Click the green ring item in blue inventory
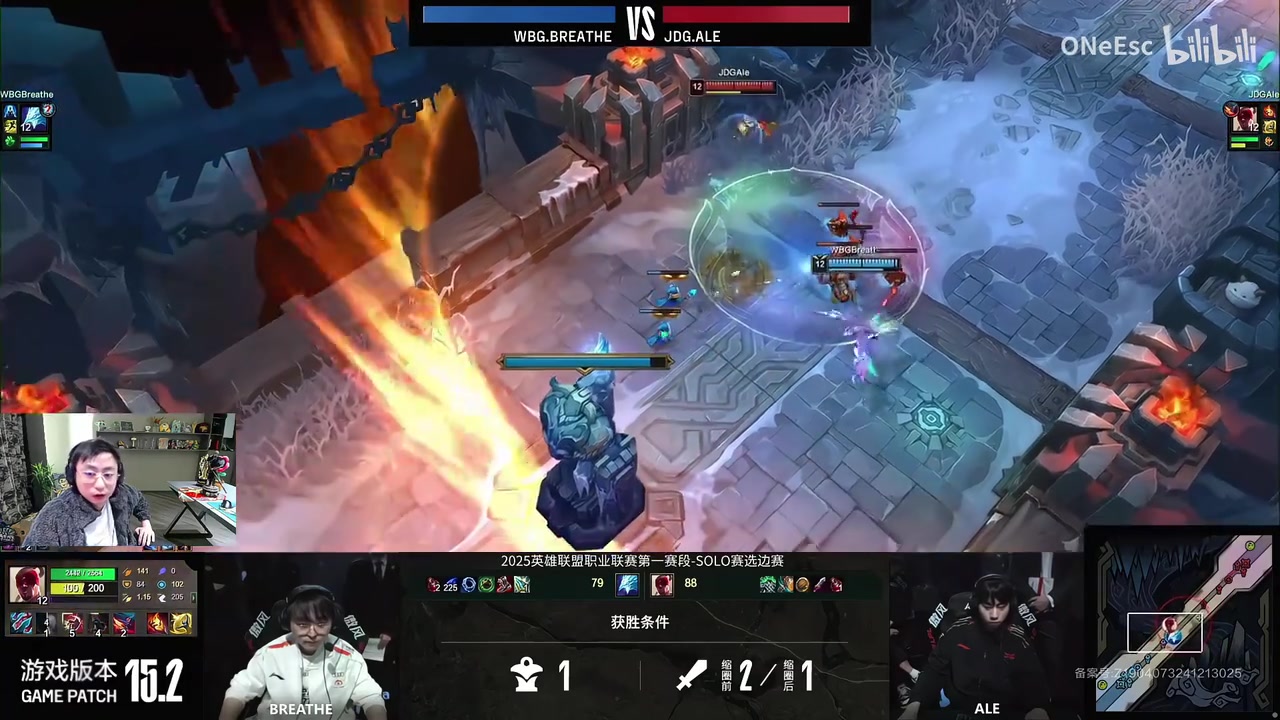Image resolution: width=1280 pixels, height=720 pixels. (x=486, y=585)
